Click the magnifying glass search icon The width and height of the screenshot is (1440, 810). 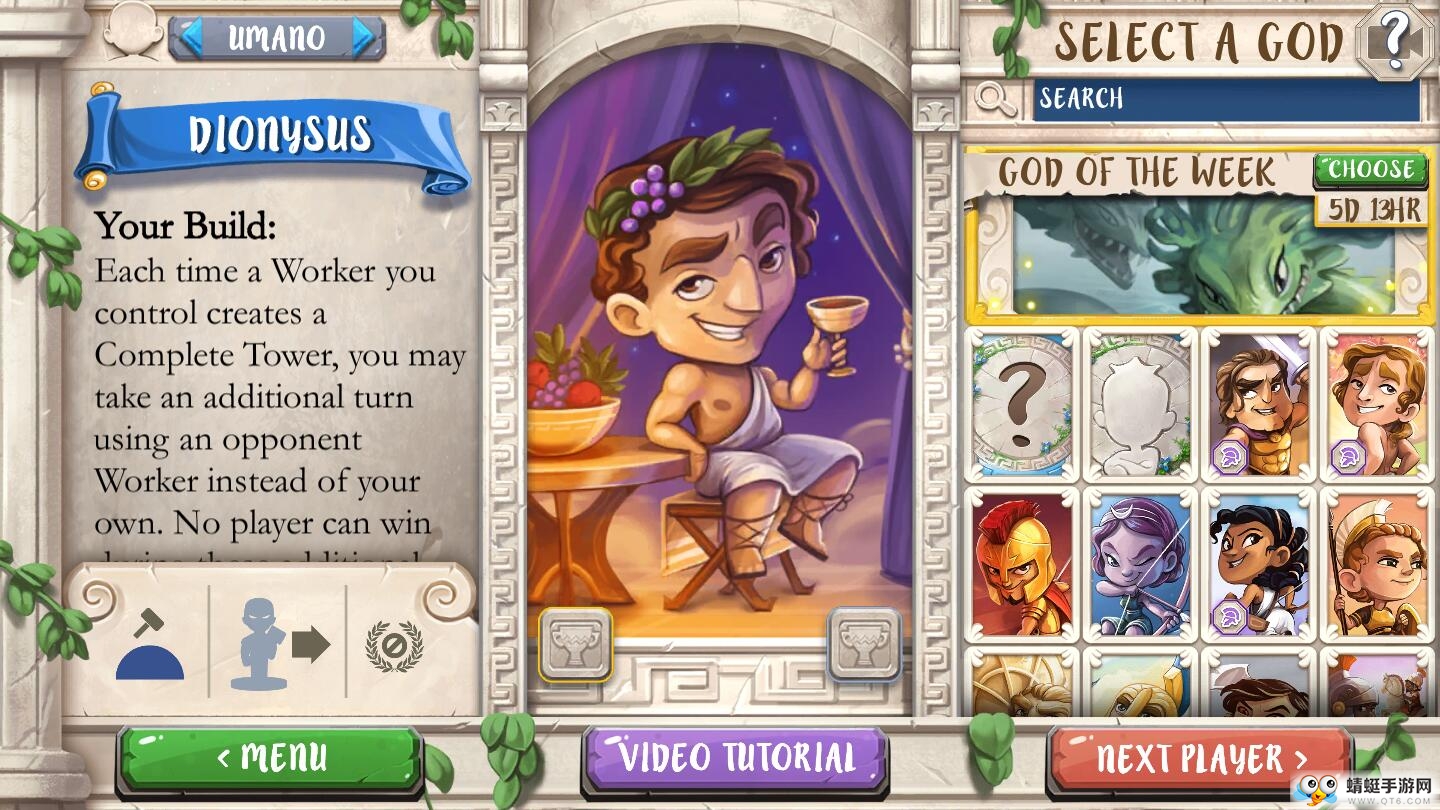click(x=996, y=98)
